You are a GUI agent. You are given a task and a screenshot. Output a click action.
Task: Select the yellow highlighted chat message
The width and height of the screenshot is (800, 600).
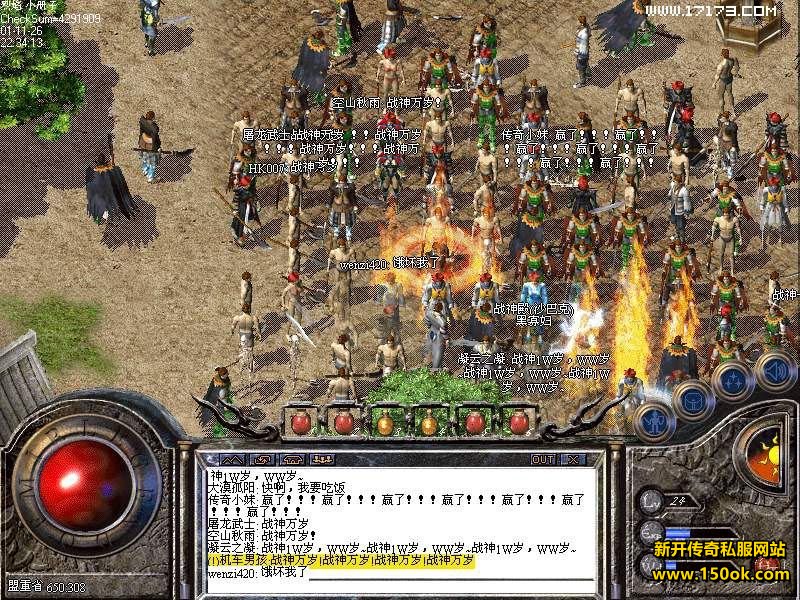point(340,560)
